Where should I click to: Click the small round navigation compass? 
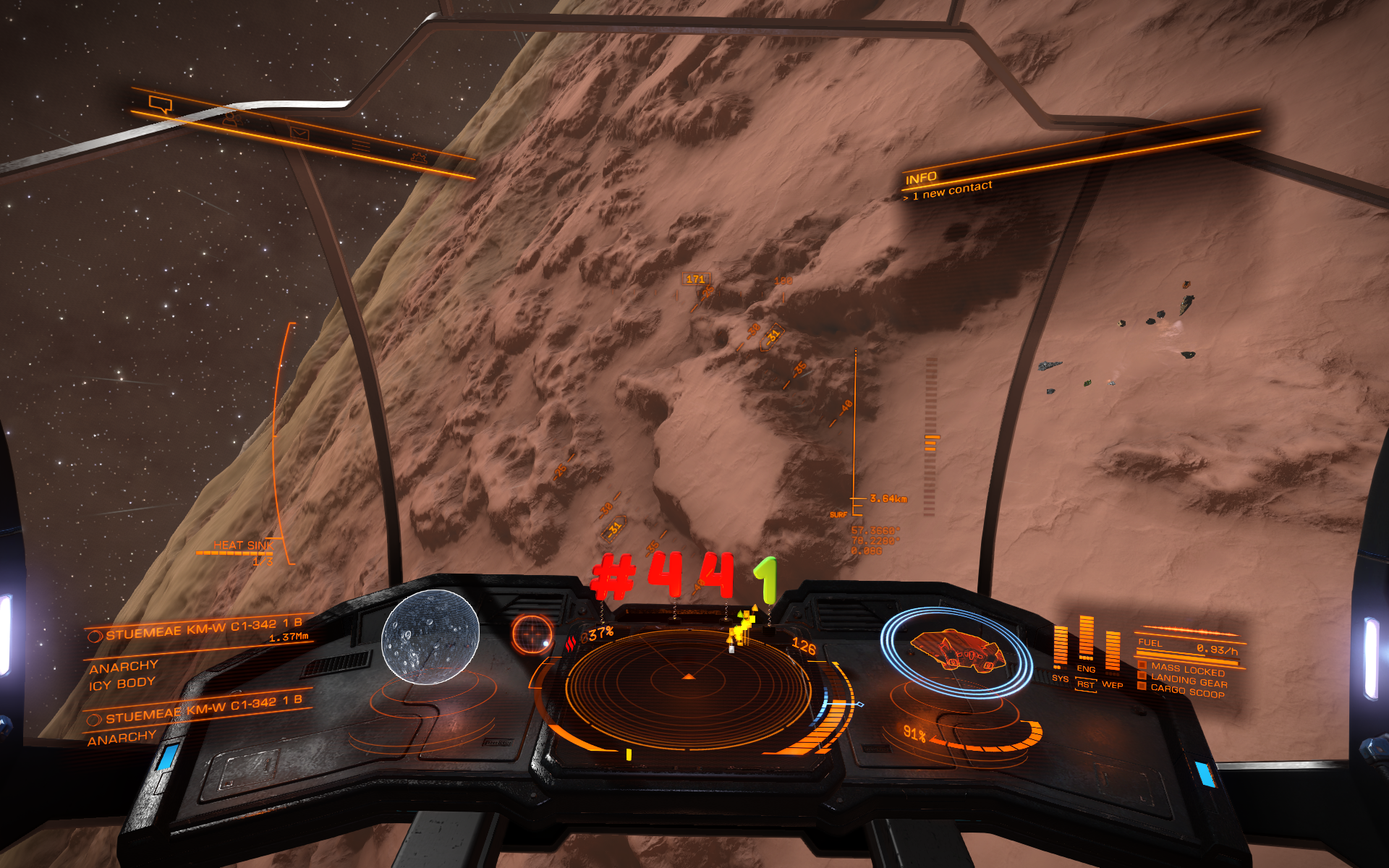click(532, 634)
